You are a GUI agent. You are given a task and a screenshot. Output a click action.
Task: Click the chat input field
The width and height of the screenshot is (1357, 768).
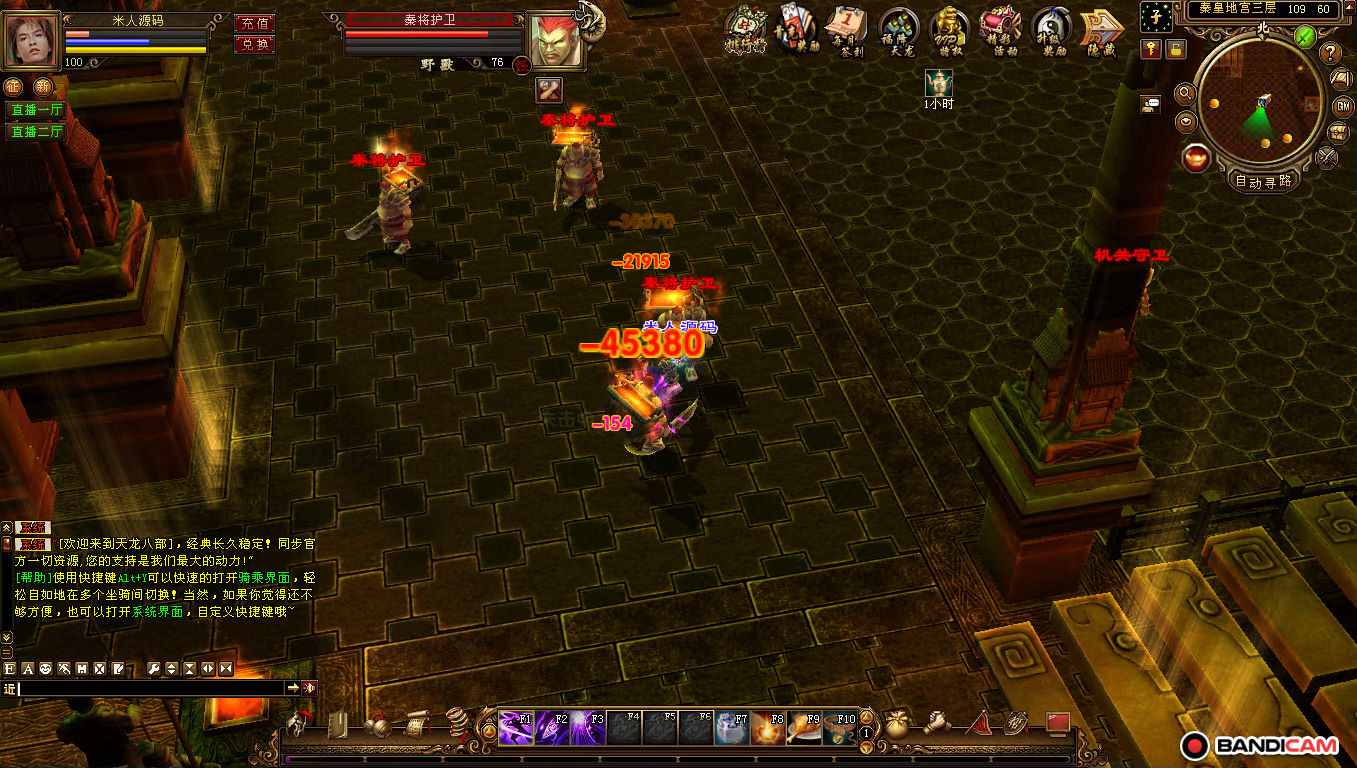tap(150, 688)
